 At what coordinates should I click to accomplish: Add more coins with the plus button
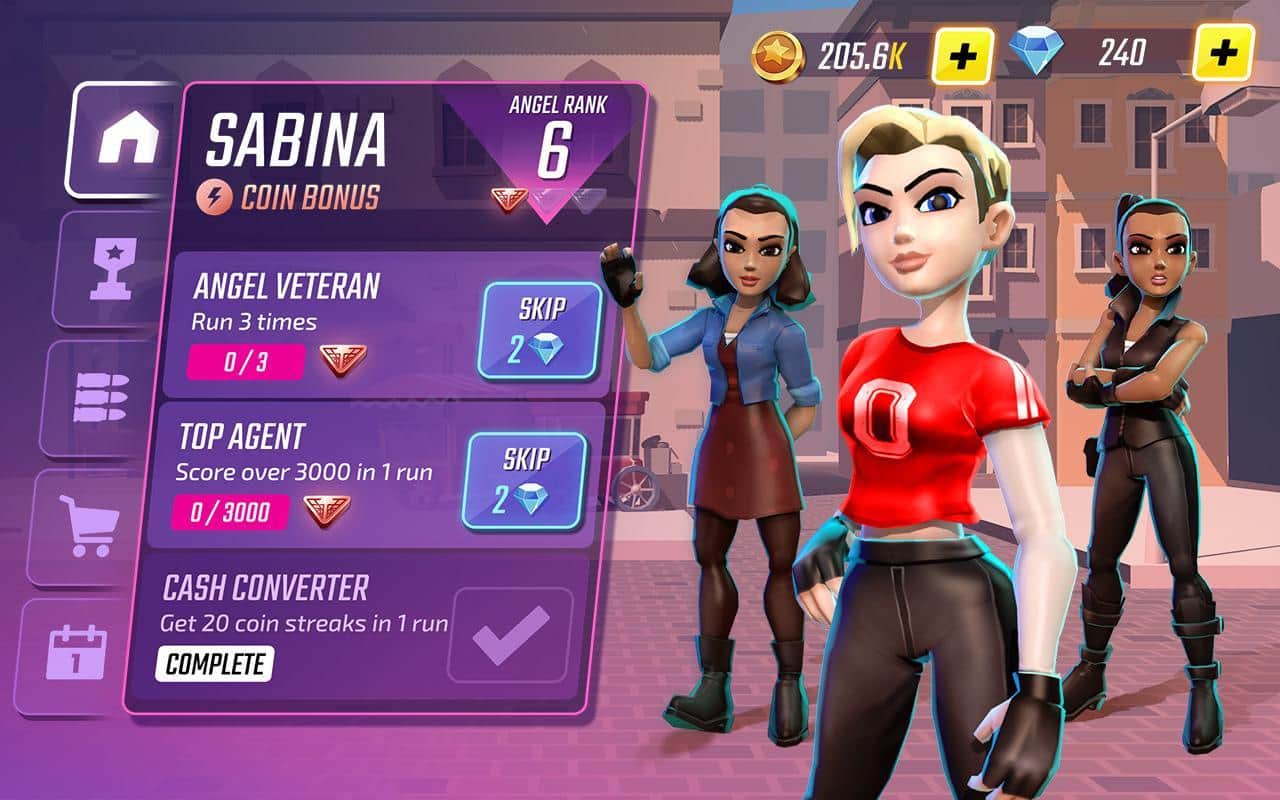coord(962,56)
